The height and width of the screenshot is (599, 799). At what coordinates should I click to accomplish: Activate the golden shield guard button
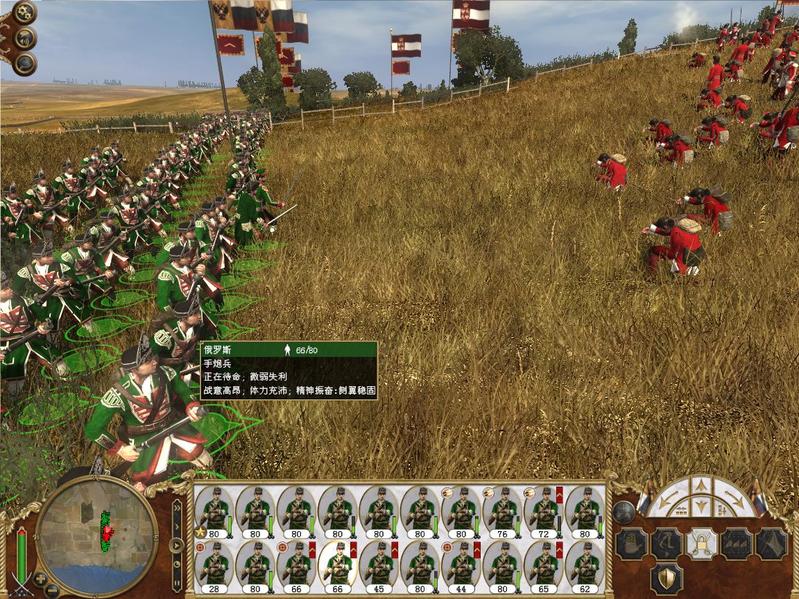(x=667, y=578)
